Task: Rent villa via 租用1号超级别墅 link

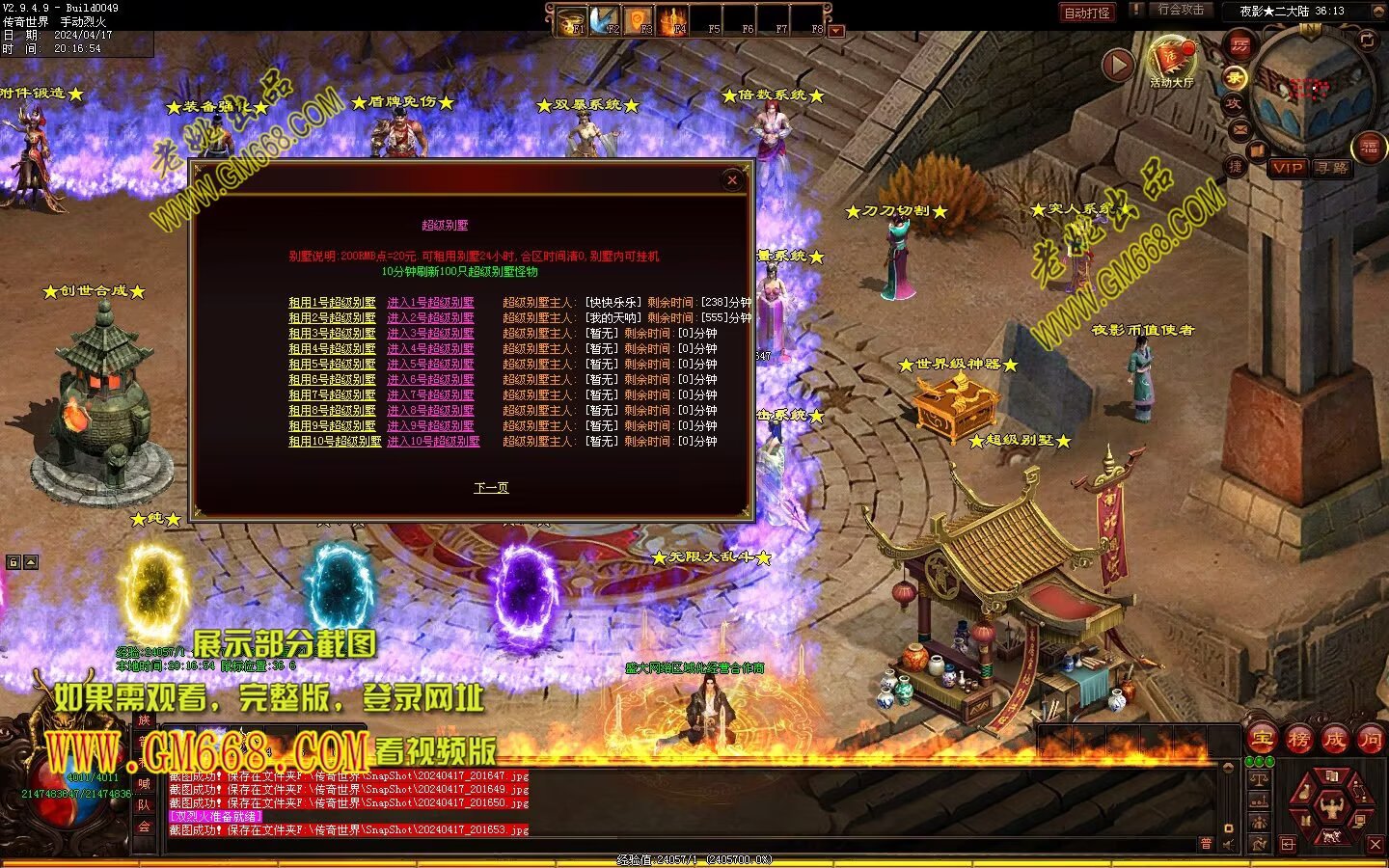Action: 332,303
